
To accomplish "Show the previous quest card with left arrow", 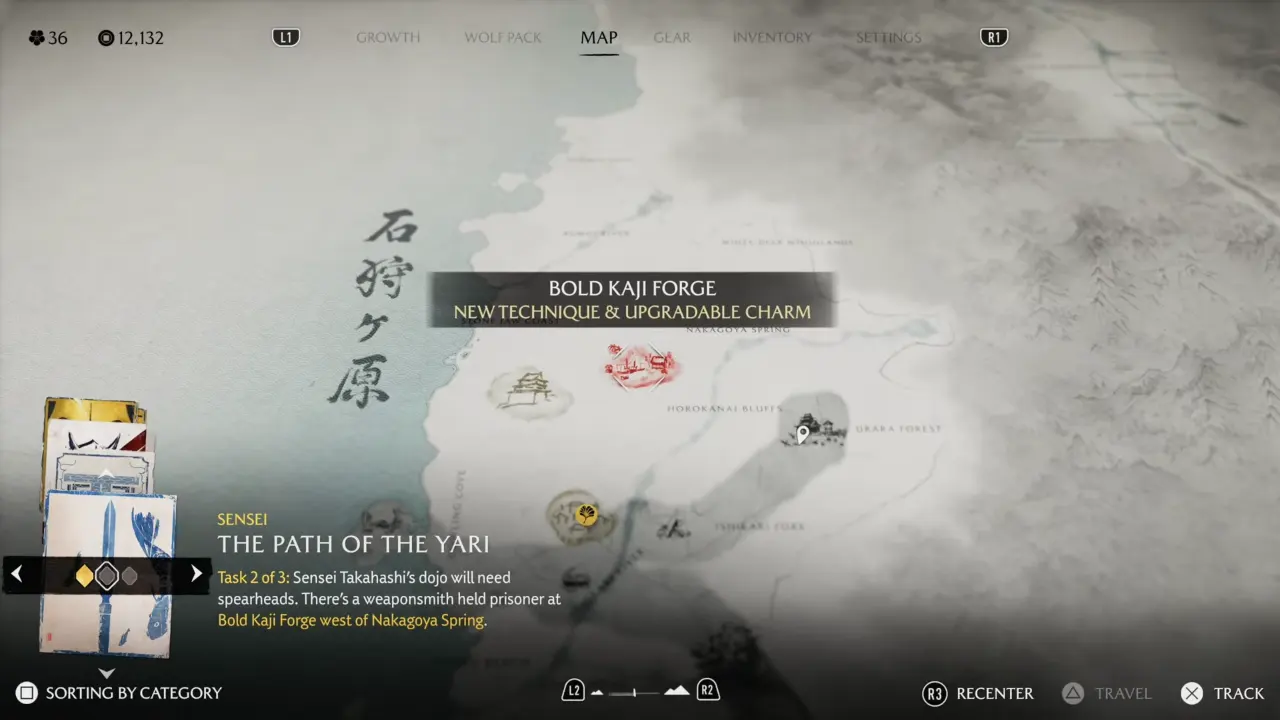I will (17, 574).
